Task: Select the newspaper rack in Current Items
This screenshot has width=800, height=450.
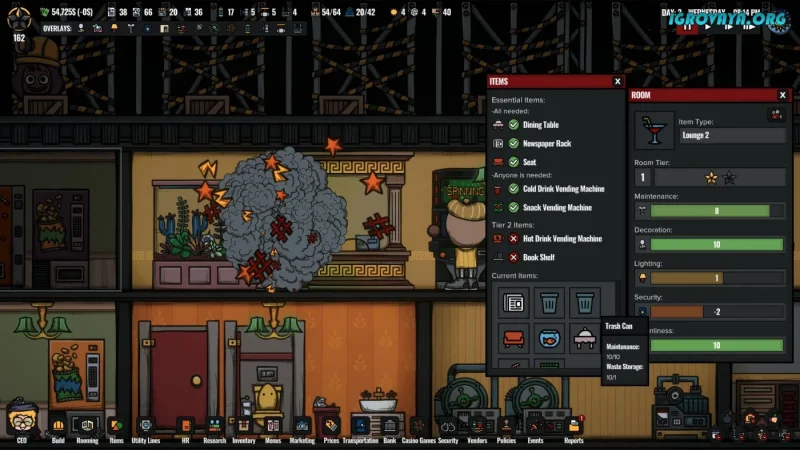Action: click(514, 301)
